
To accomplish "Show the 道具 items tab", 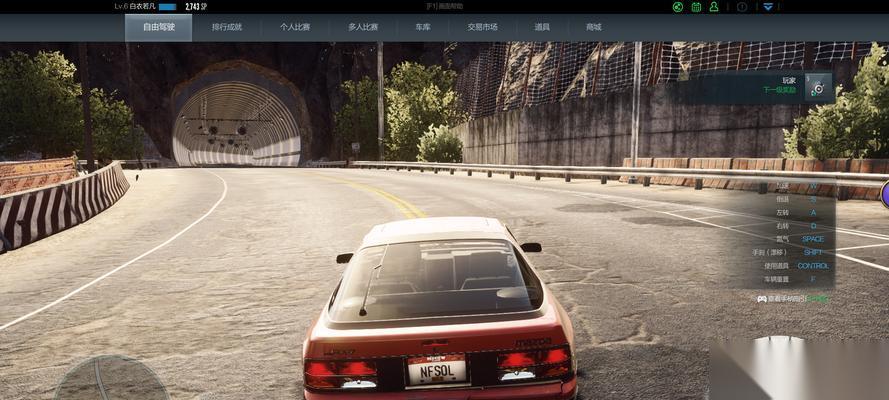I will point(542,27).
